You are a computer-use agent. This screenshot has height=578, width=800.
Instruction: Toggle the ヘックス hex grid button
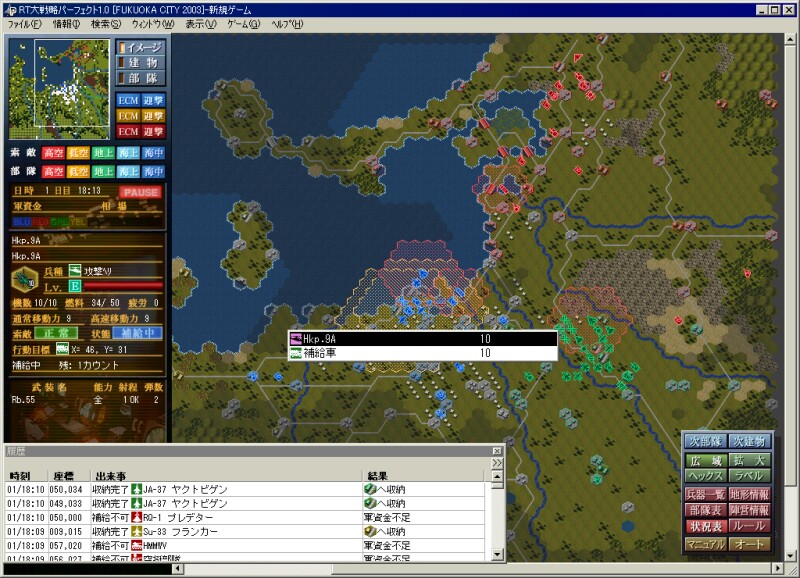705,476
